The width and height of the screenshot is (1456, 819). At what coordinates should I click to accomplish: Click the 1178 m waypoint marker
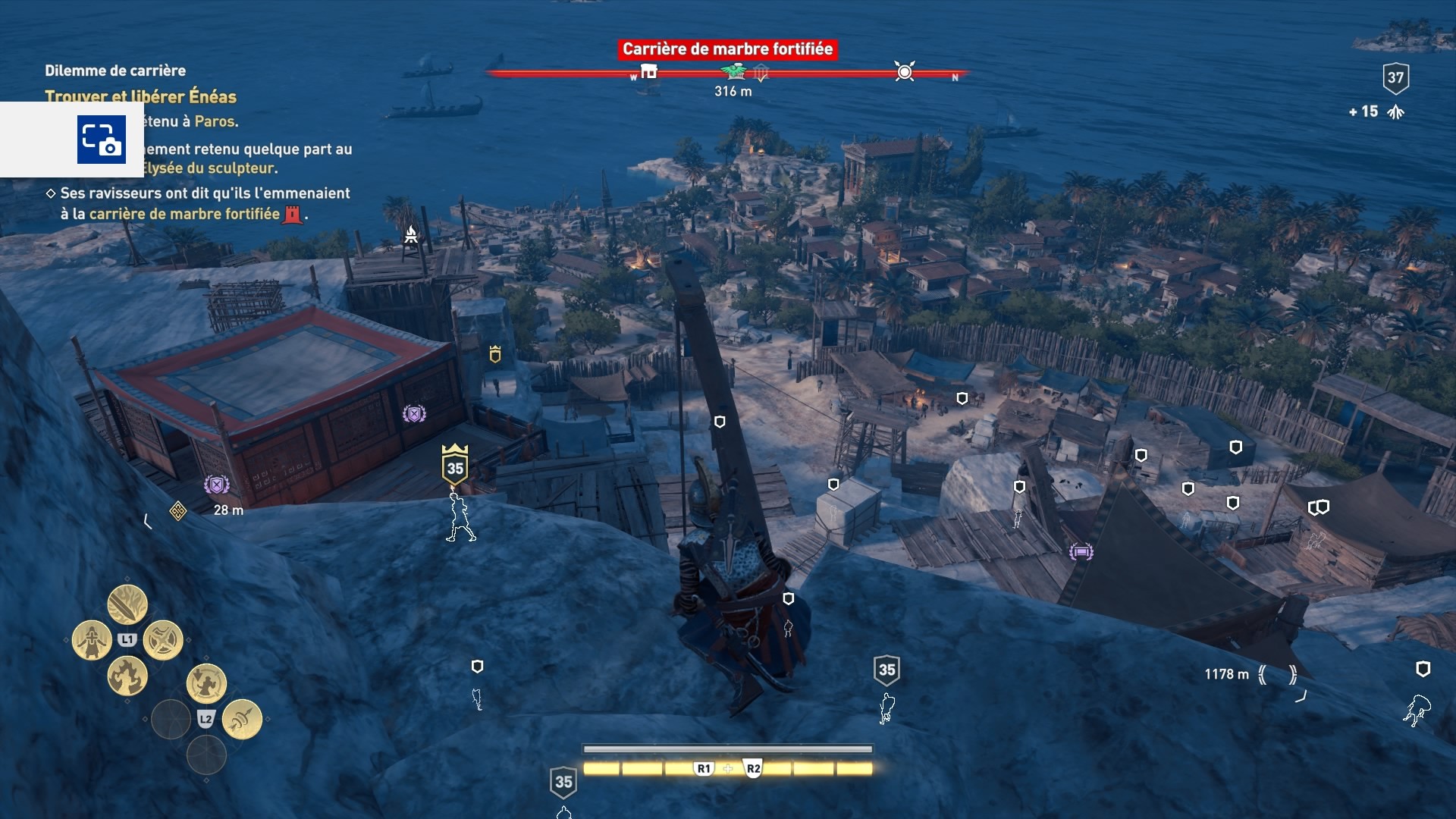[1278, 674]
